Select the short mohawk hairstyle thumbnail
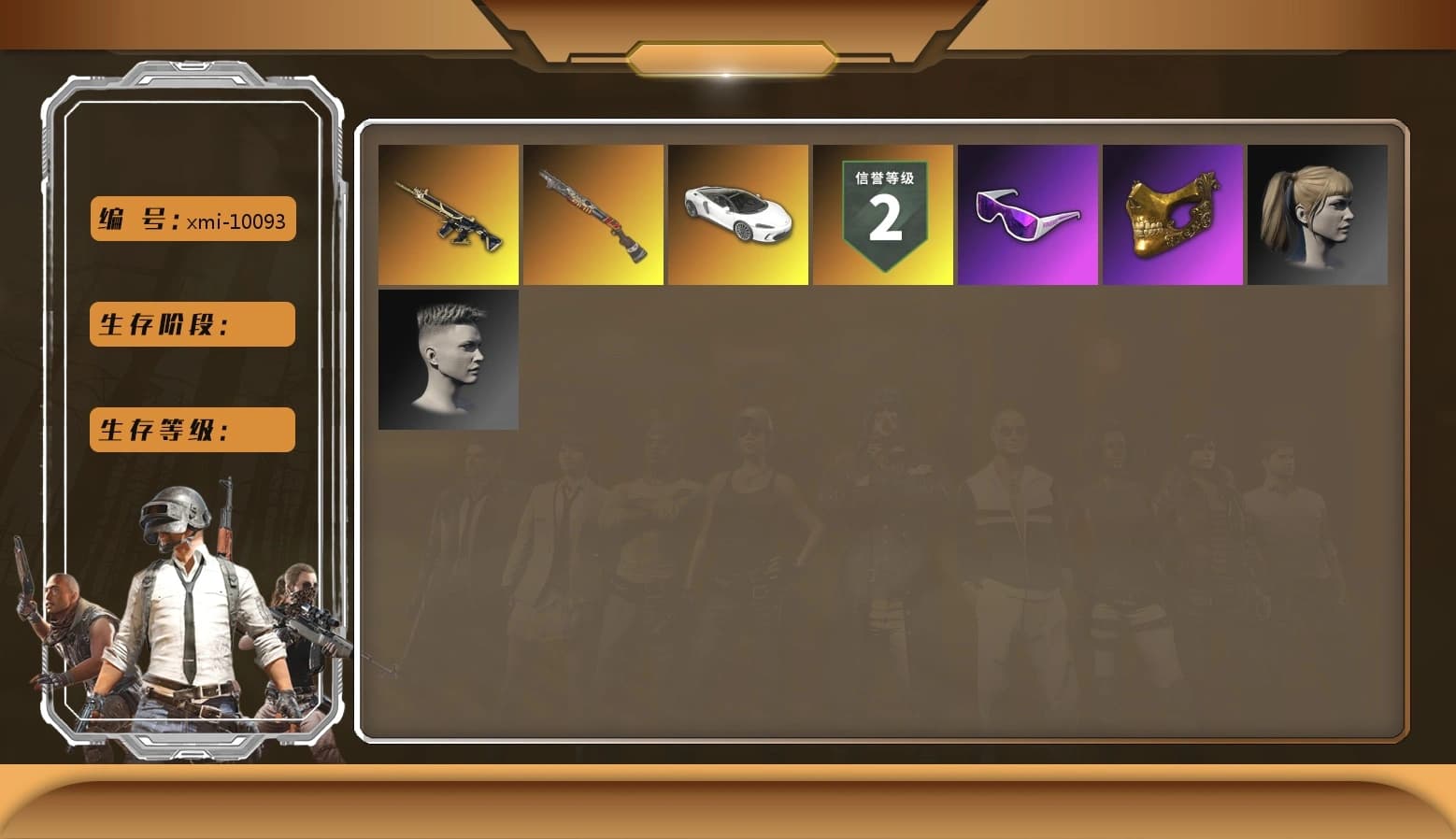 click(x=449, y=359)
